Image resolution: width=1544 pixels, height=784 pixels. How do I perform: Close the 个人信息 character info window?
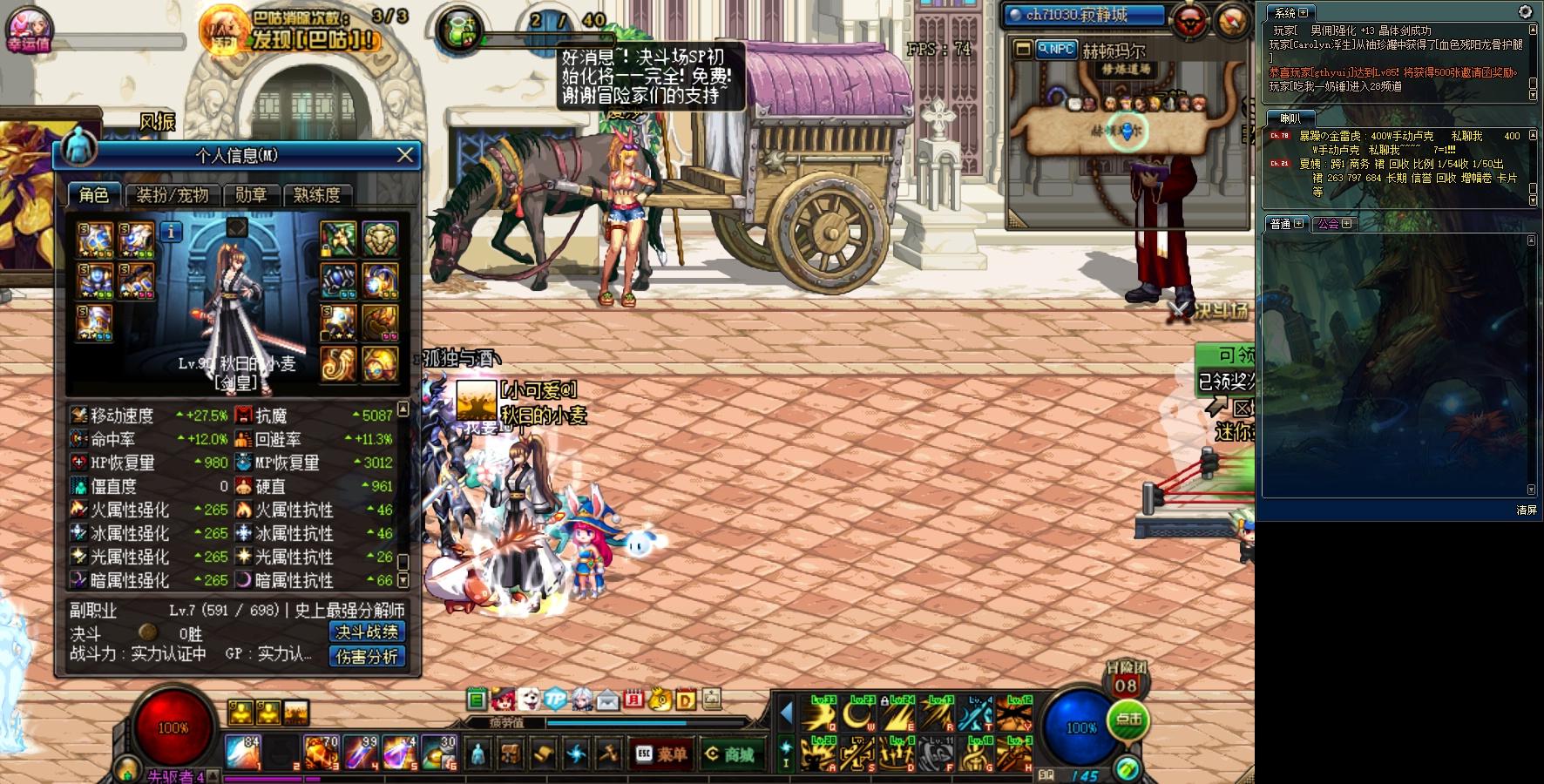[x=405, y=155]
